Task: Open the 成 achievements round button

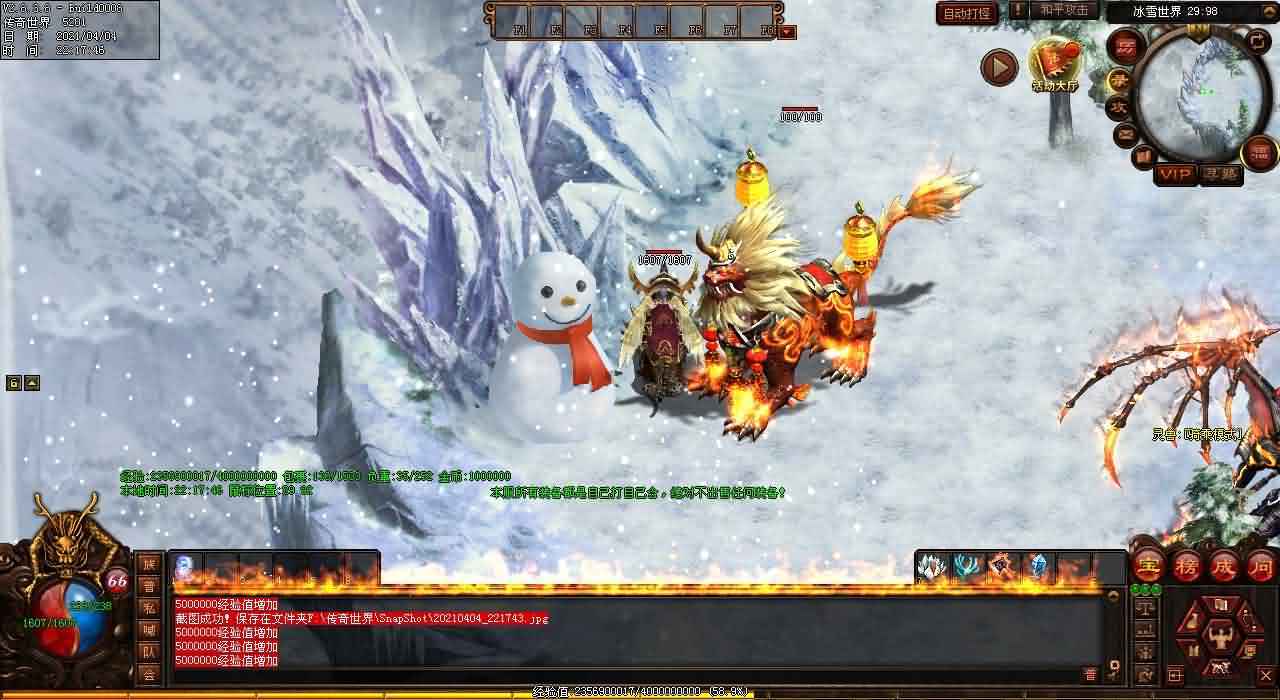Action: click(x=1224, y=565)
